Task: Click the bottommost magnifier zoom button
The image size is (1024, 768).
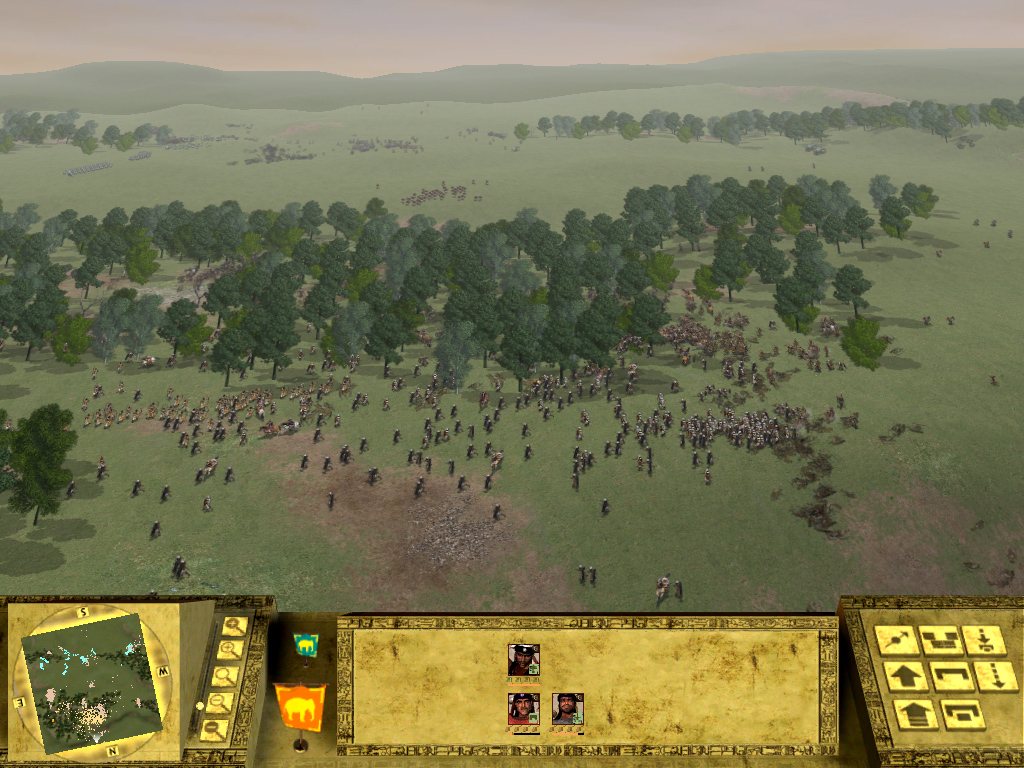Action: pyautogui.click(x=213, y=730)
